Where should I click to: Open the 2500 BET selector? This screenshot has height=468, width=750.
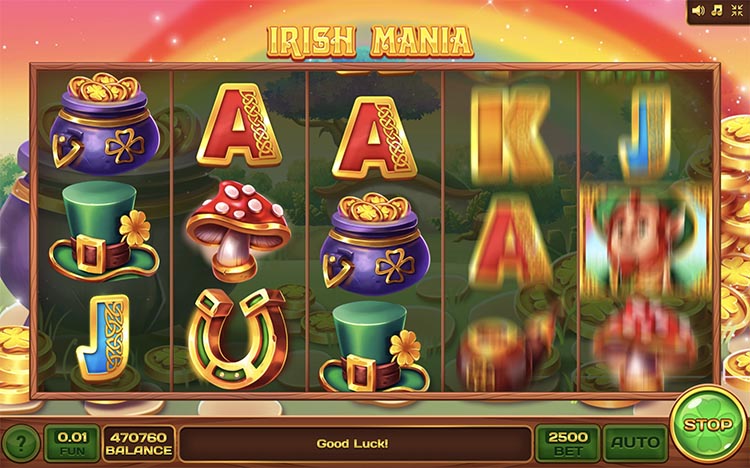click(x=567, y=442)
